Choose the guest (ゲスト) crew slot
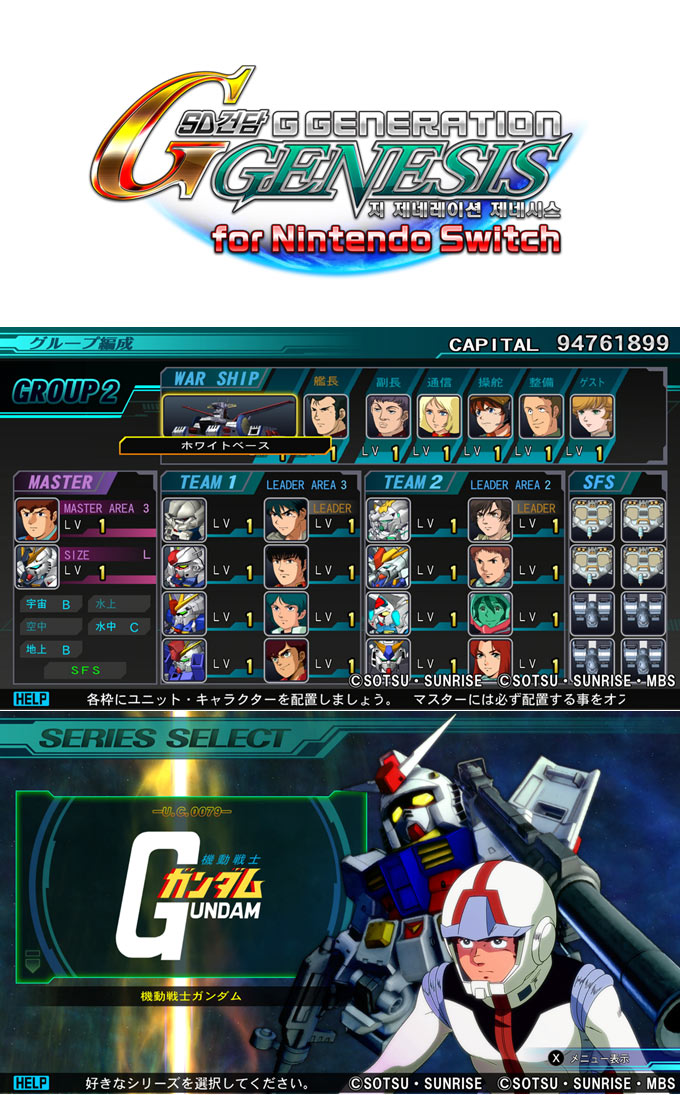Screen dimensions: 680x1095 pyautogui.click(x=591, y=416)
